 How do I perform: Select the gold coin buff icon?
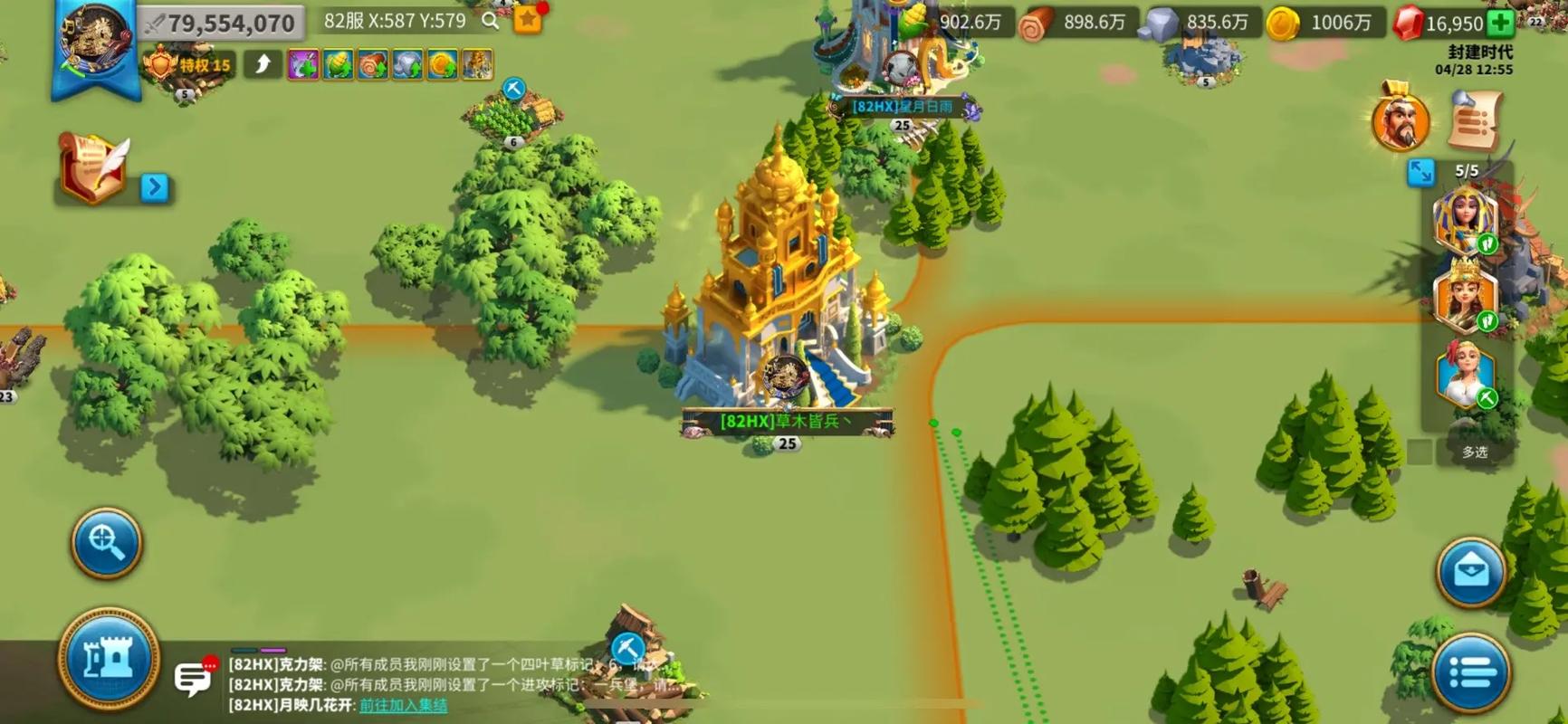click(442, 65)
